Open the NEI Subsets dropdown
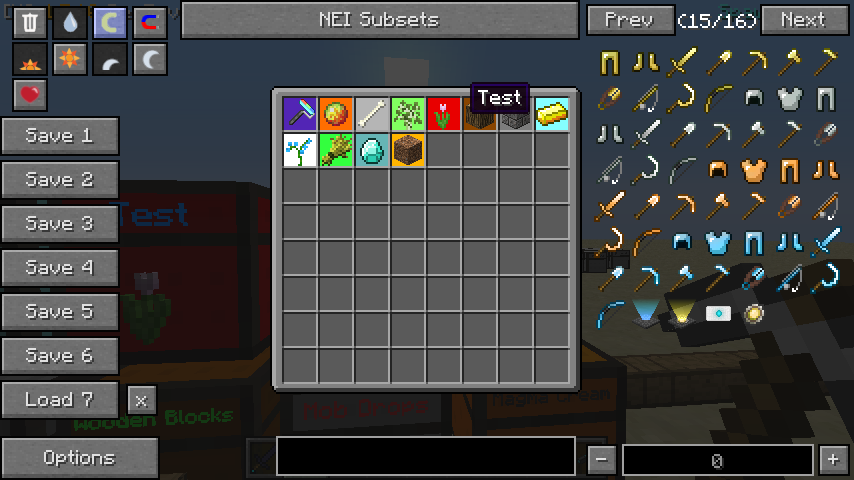The width and height of the screenshot is (854, 480). pyautogui.click(x=379, y=19)
